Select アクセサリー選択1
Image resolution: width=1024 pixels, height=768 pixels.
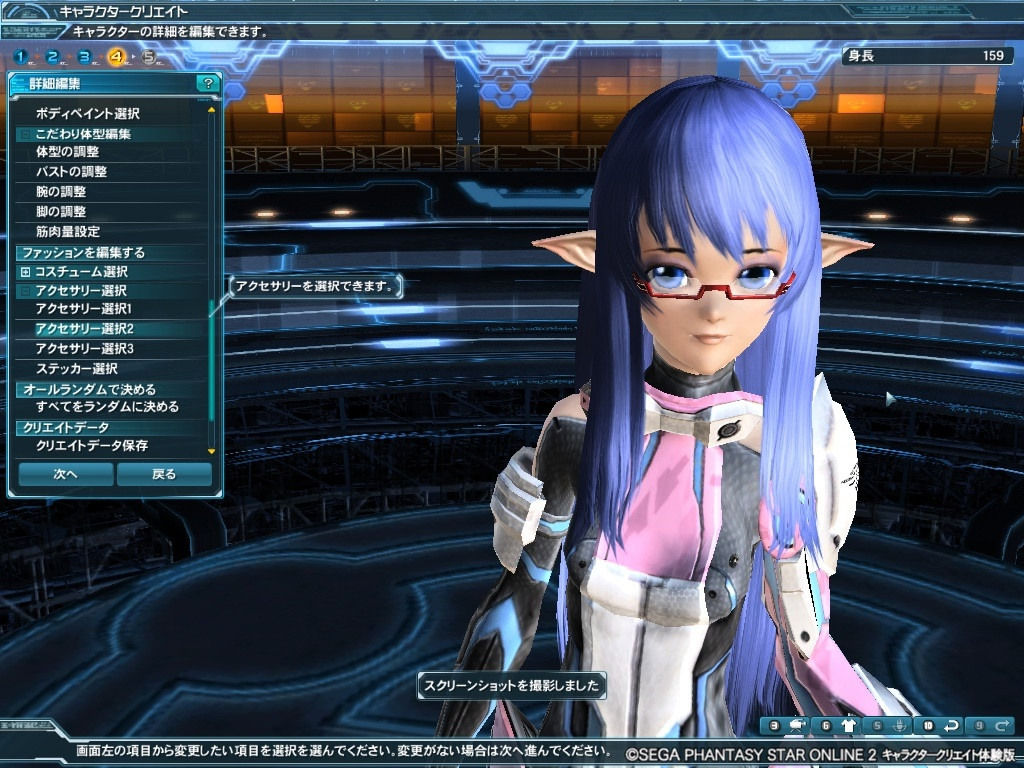pyautogui.click(x=84, y=309)
